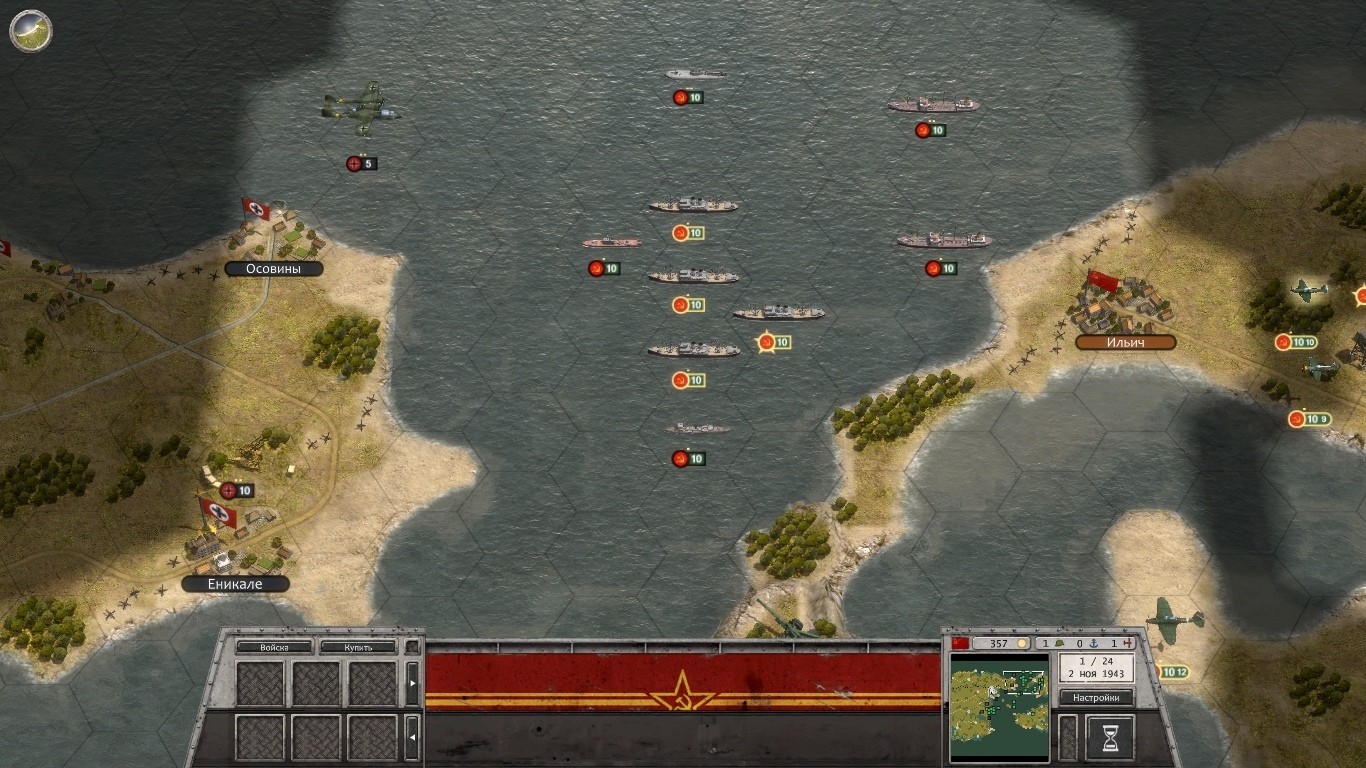
Task: Click the left-pointing arrow in the unit panel
Action: click(412, 738)
